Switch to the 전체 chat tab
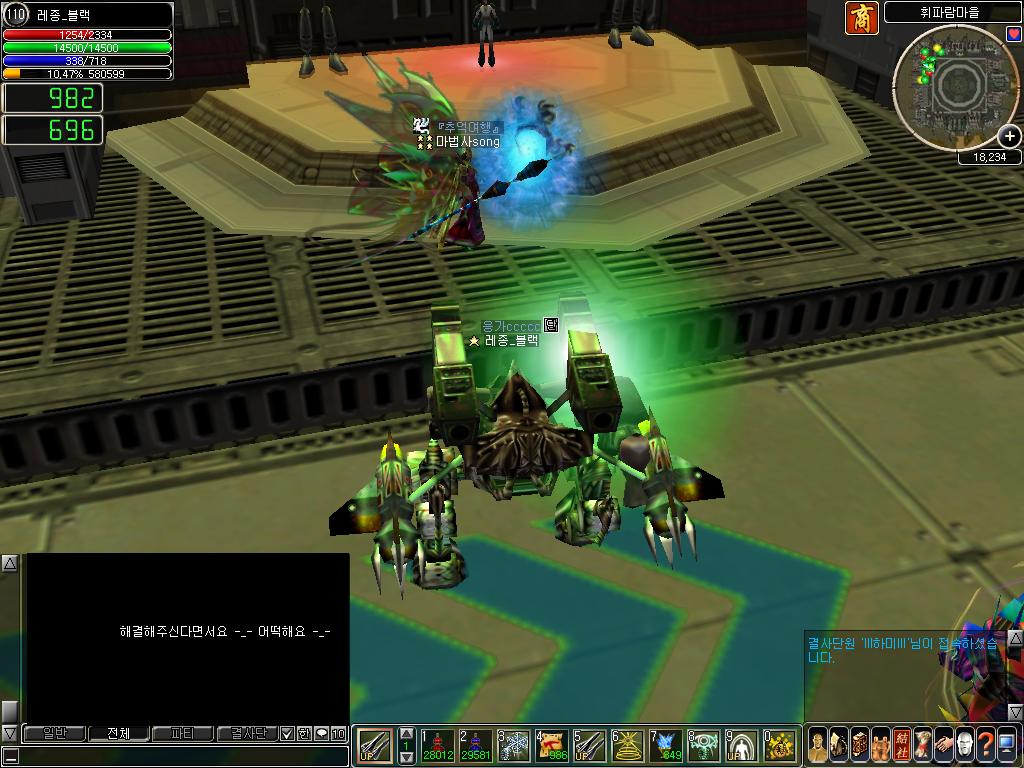The height and width of the screenshot is (768, 1024). 118,733
